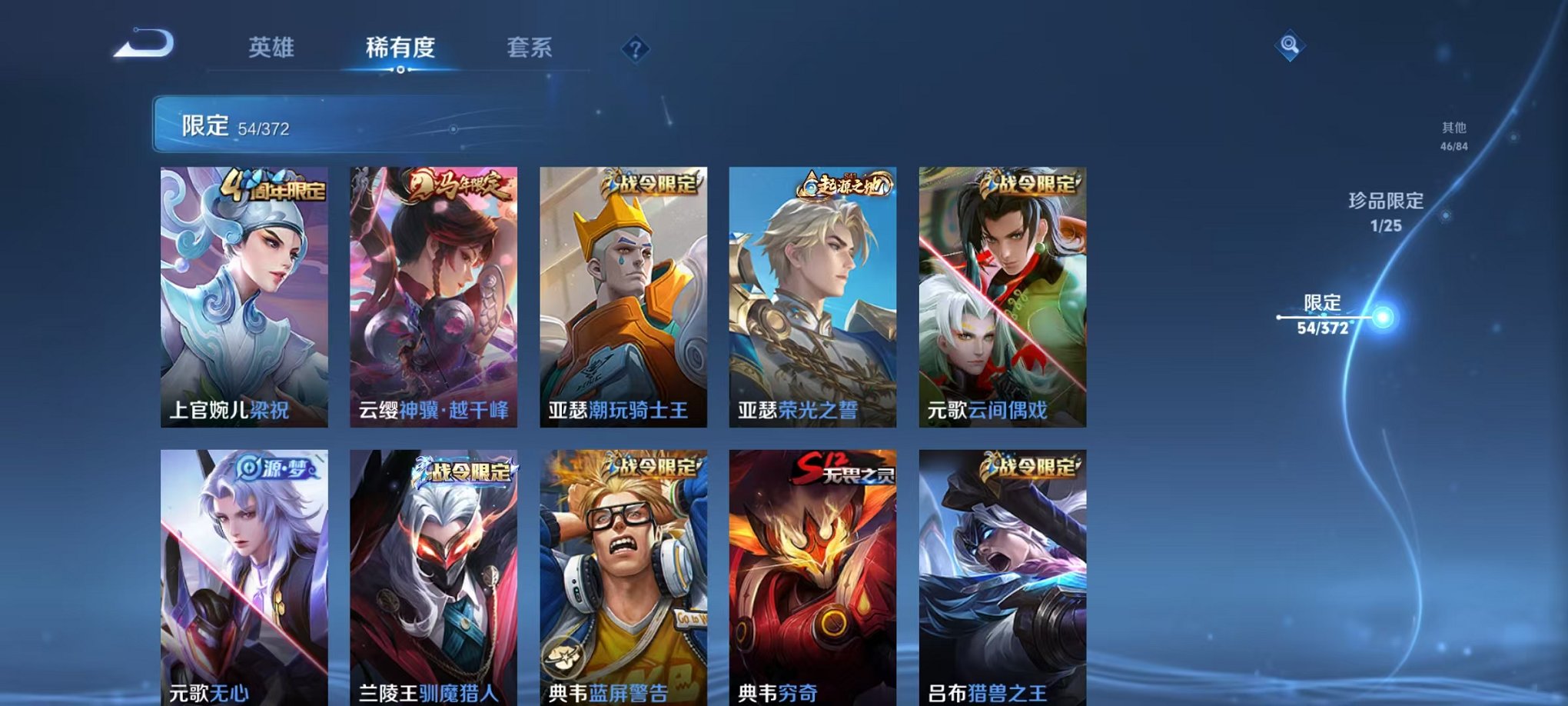Select the 稀有度 tab

pos(400,48)
